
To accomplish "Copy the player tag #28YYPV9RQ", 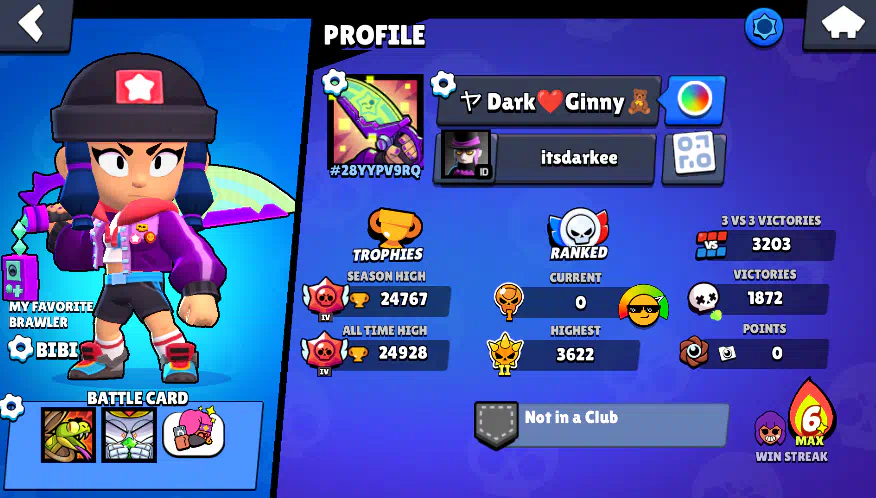I will 375,171.
